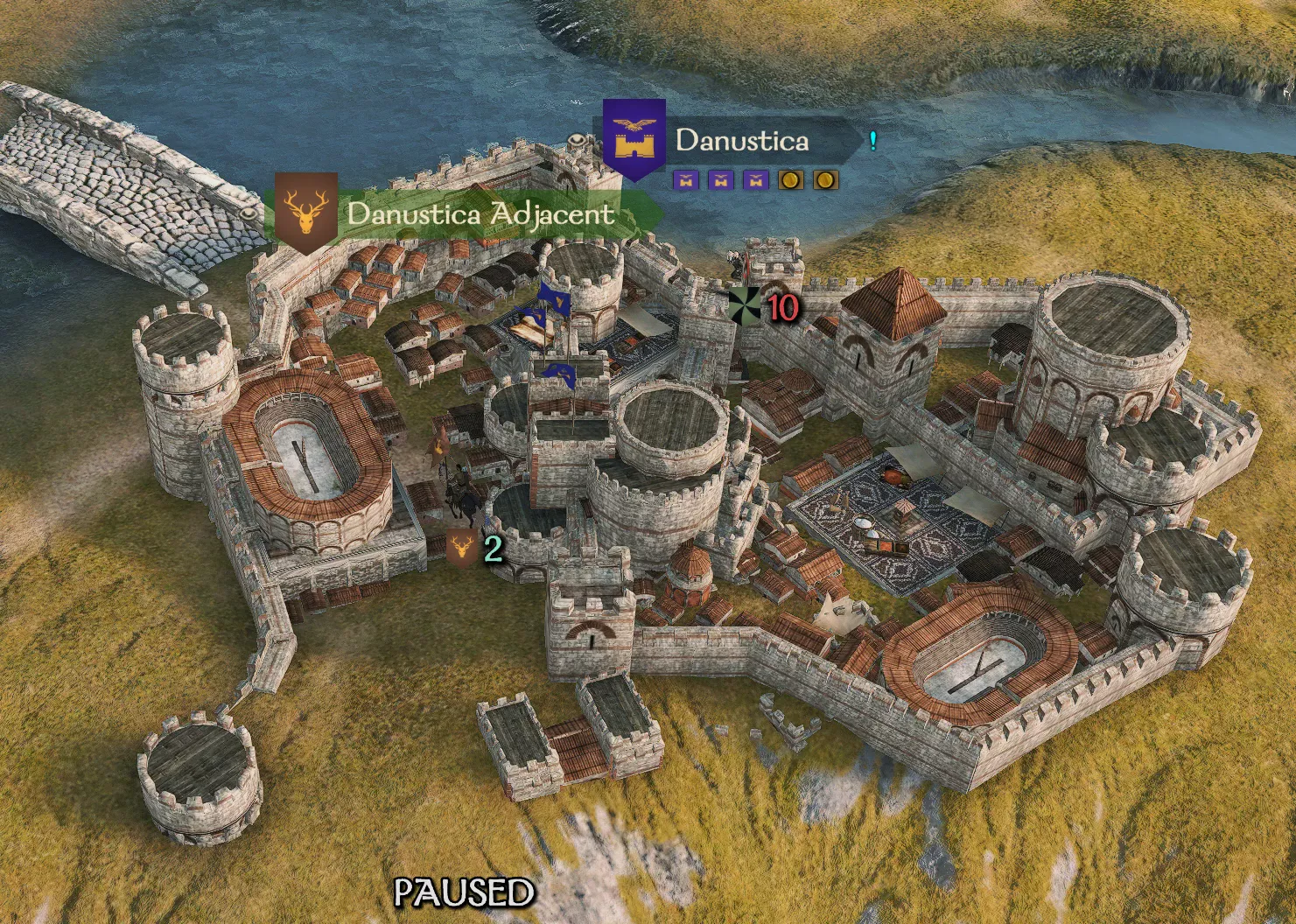Screen dimensions: 1296x924
Task: Open the cyan exclamation quest marker
Action: click(x=872, y=141)
